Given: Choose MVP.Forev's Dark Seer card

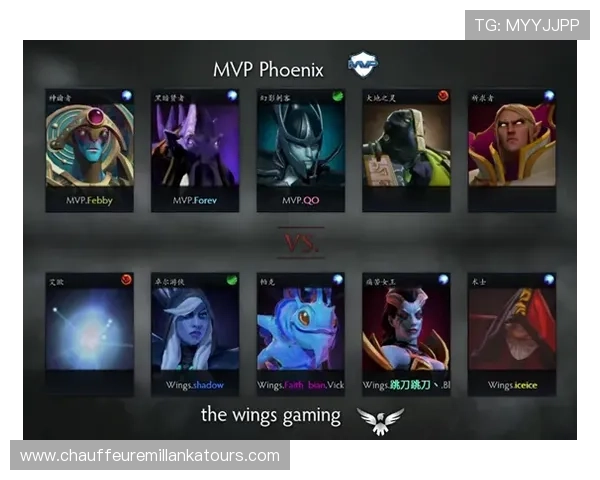Looking at the screenshot, I should [x=194, y=150].
